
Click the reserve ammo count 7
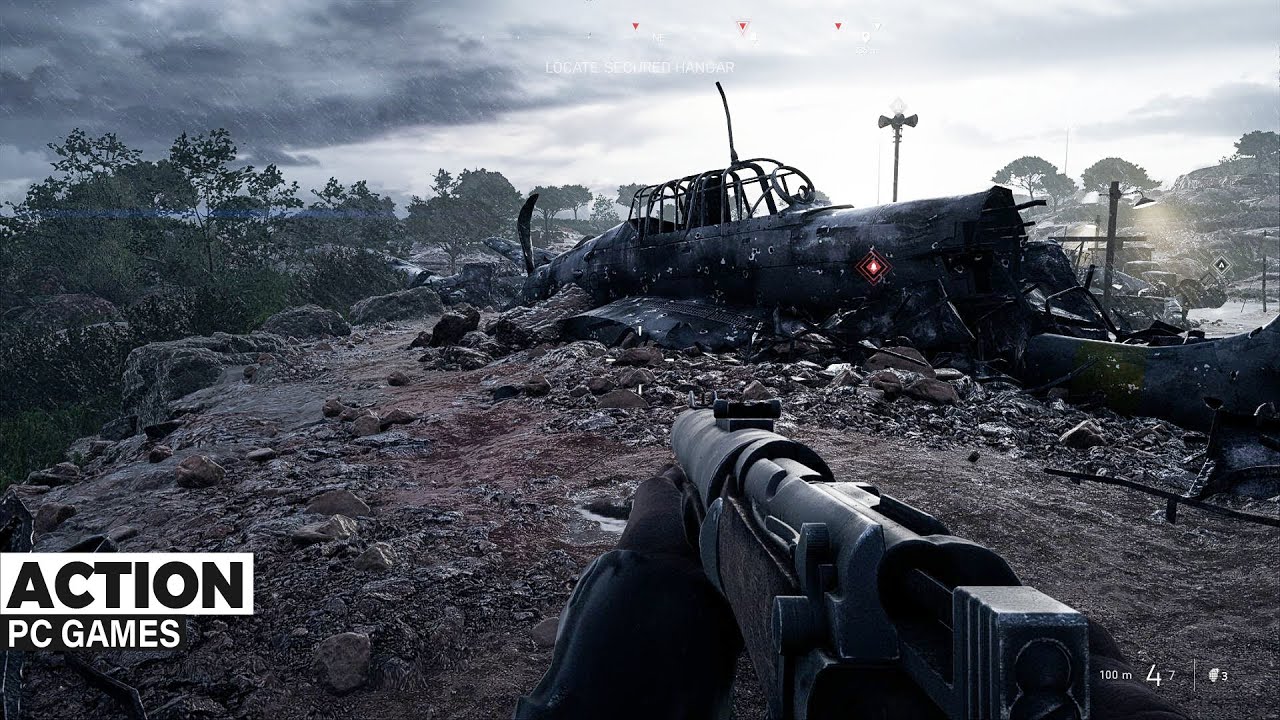pyautogui.click(x=1172, y=673)
